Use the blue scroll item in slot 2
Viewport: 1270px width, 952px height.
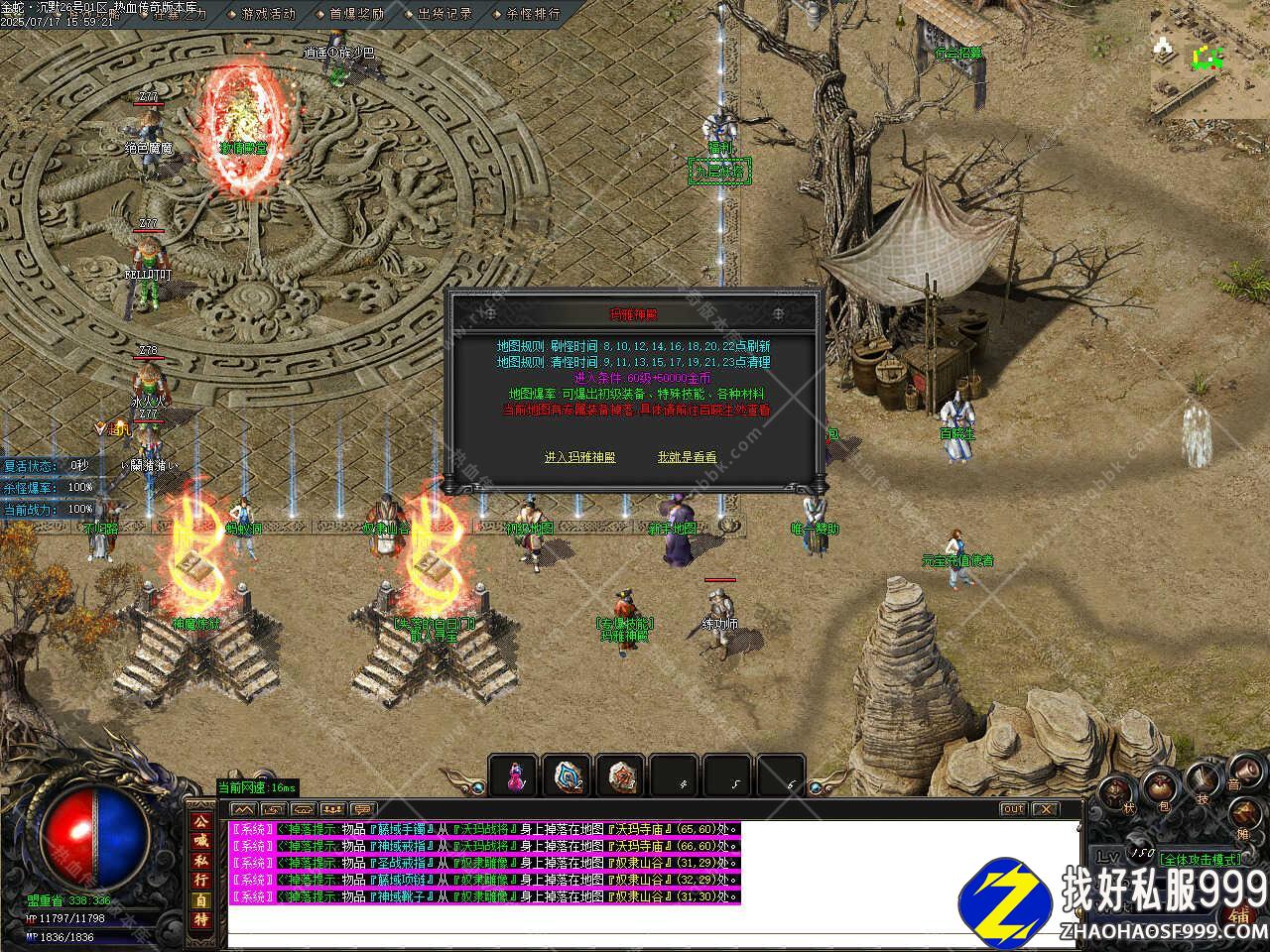pyautogui.click(x=568, y=775)
